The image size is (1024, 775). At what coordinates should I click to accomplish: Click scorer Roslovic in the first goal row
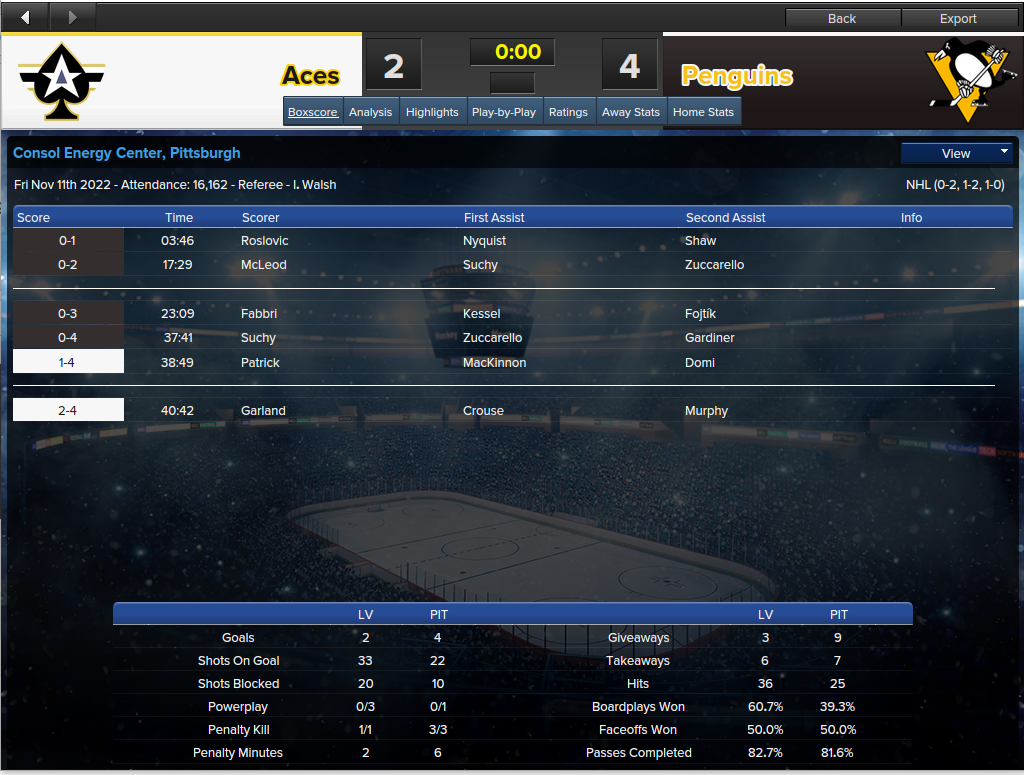(x=265, y=241)
